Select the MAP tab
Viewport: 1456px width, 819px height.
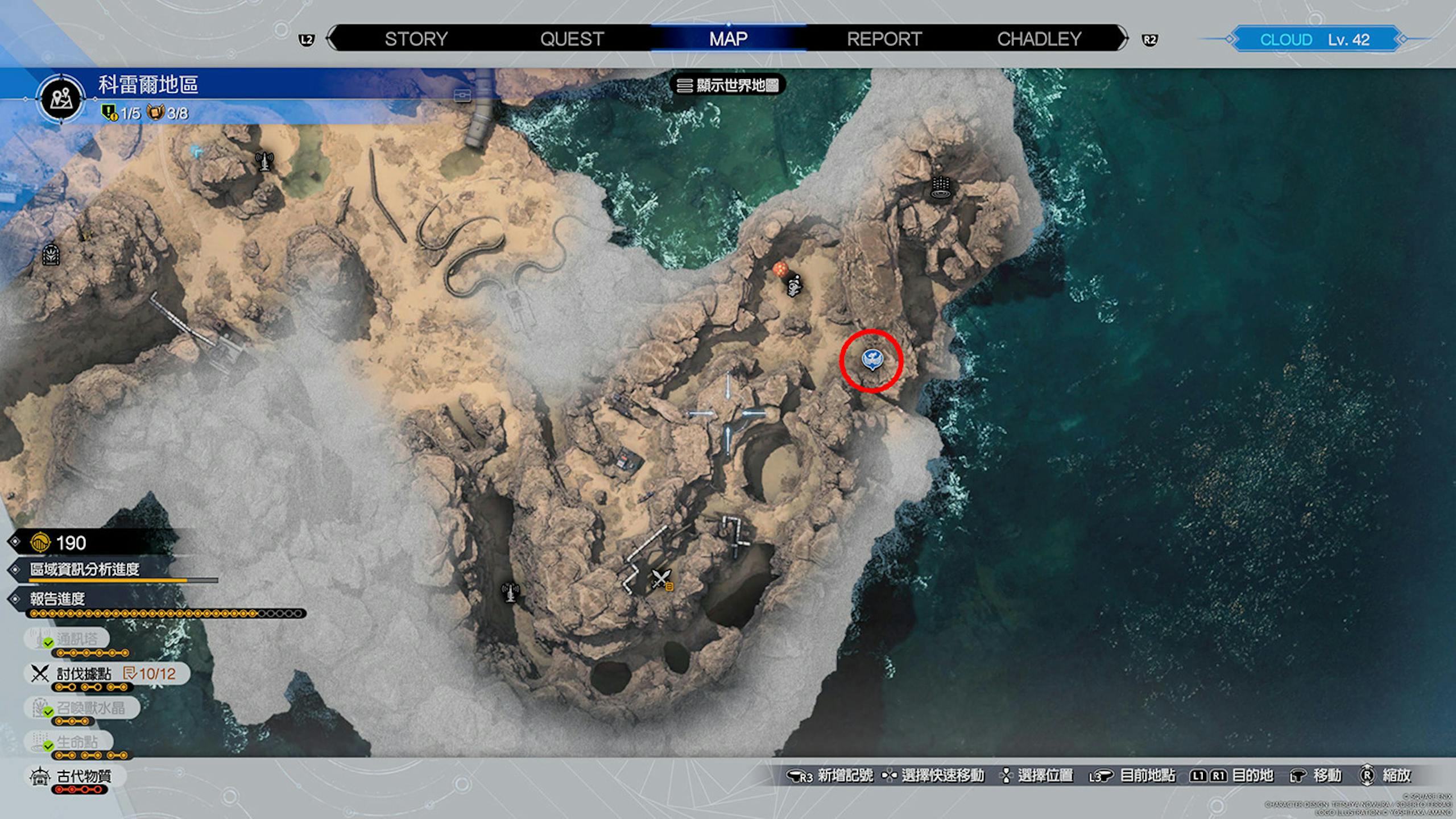tap(728, 39)
